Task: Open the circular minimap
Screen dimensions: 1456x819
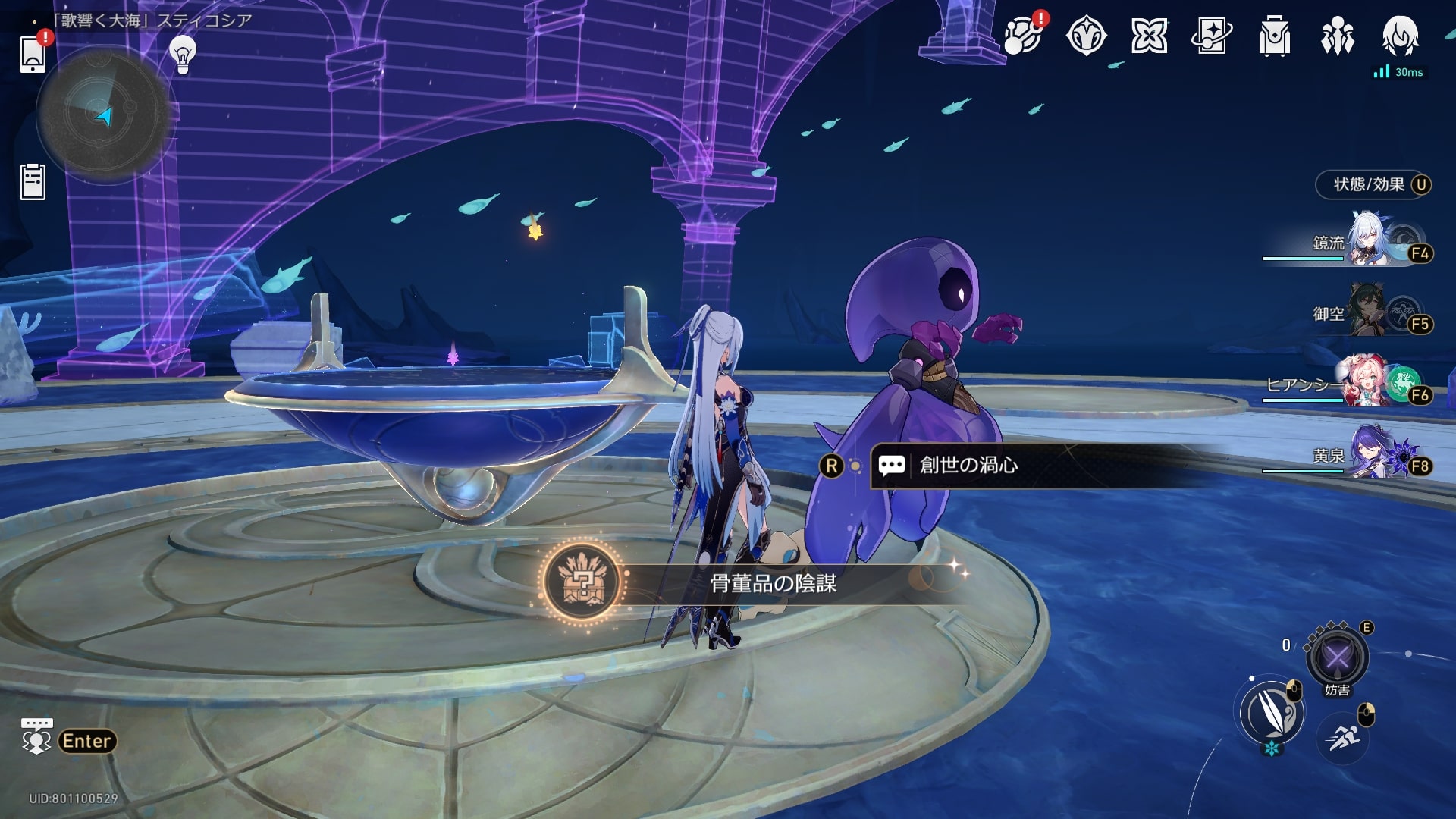Action: pos(102,115)
